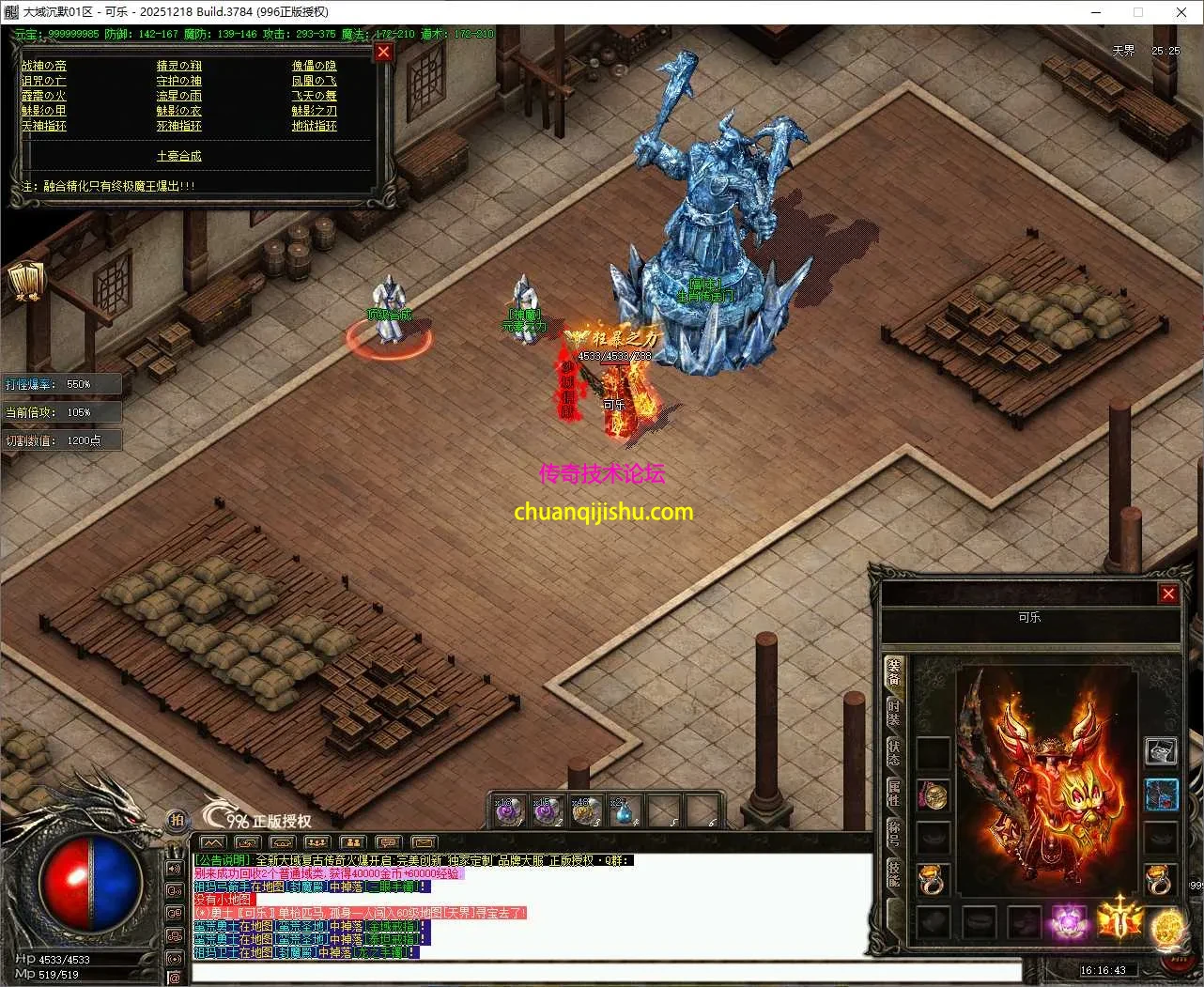Image resolution: width=1204 pixels, height=987 pixels.
Task: Open the 傀儡の隐 entry
Action: pyautogui.click(x=314, y=66)
